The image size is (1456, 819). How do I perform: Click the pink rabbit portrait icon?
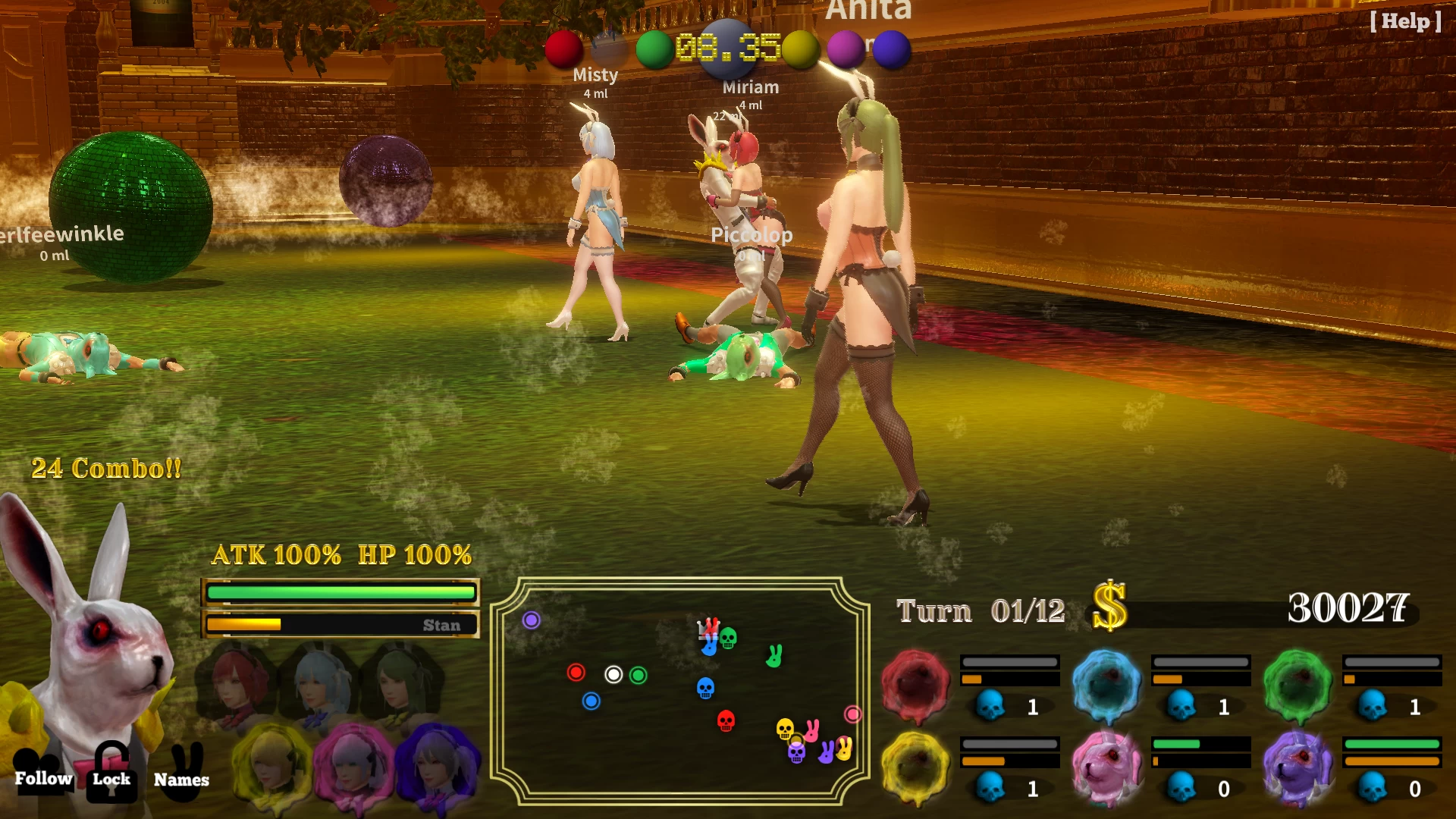(x=1105, y=766)
